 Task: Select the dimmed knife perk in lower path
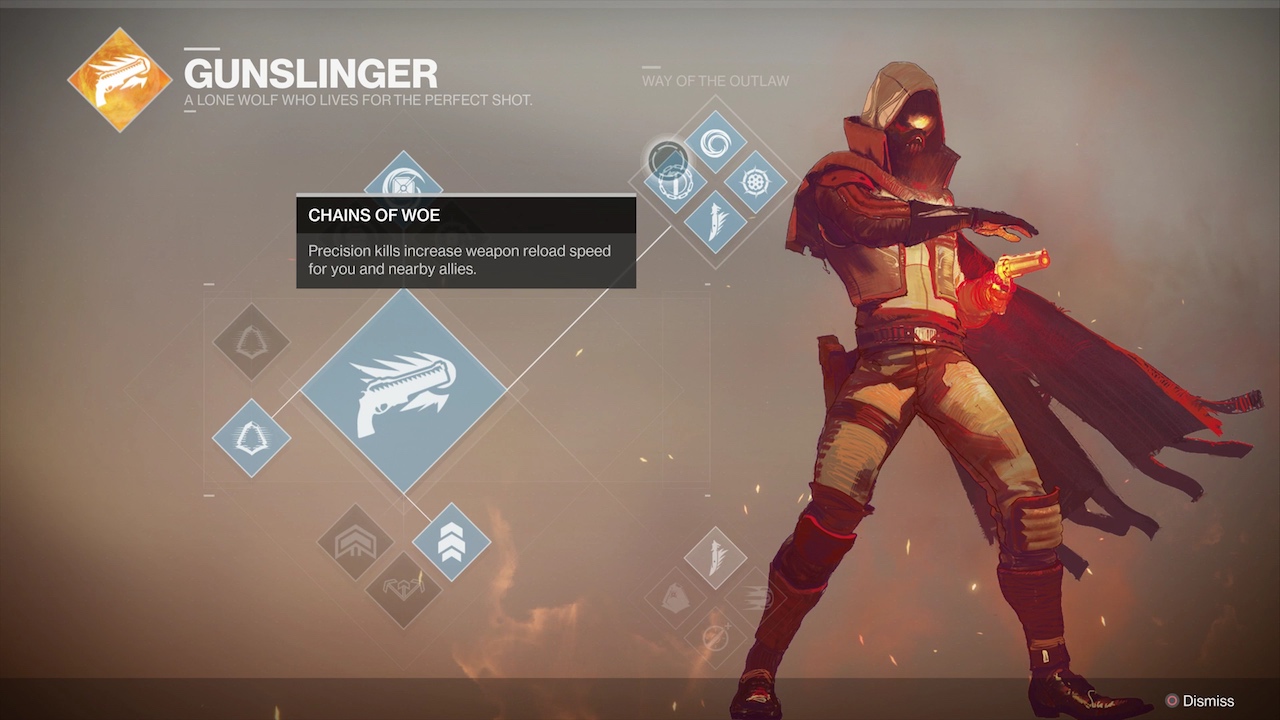pos(715,558)
